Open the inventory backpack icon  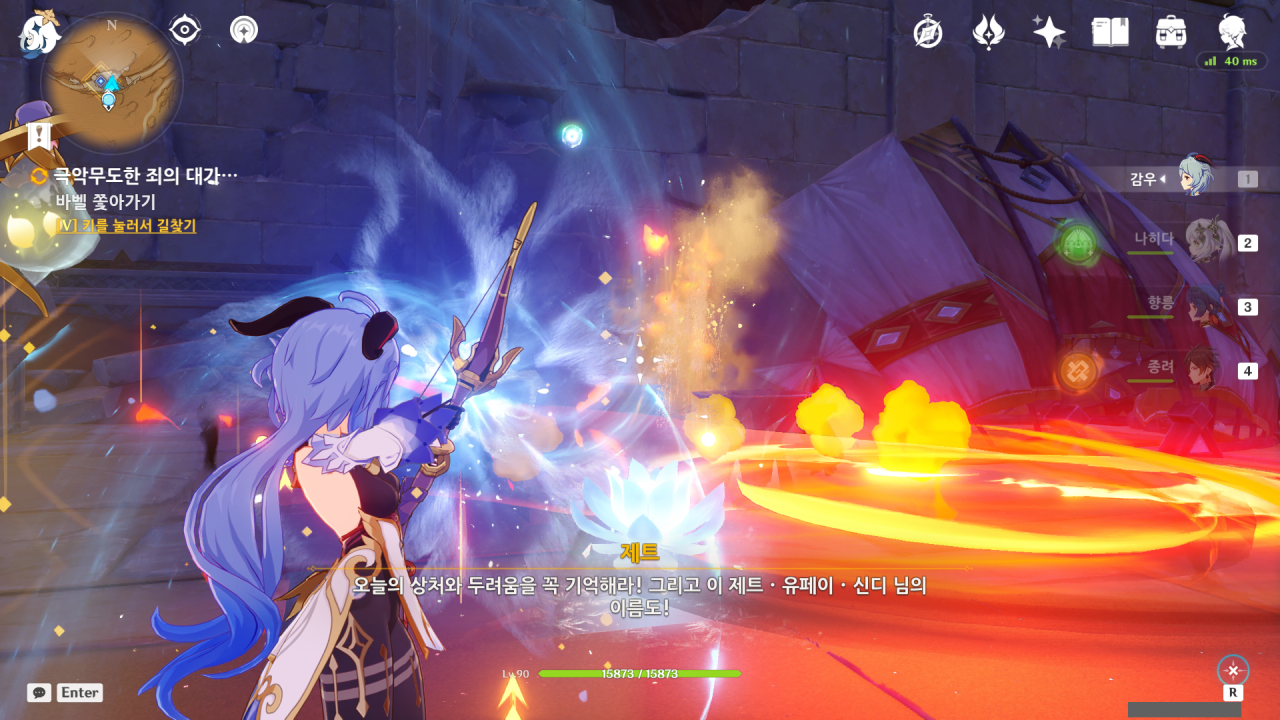1171,32
